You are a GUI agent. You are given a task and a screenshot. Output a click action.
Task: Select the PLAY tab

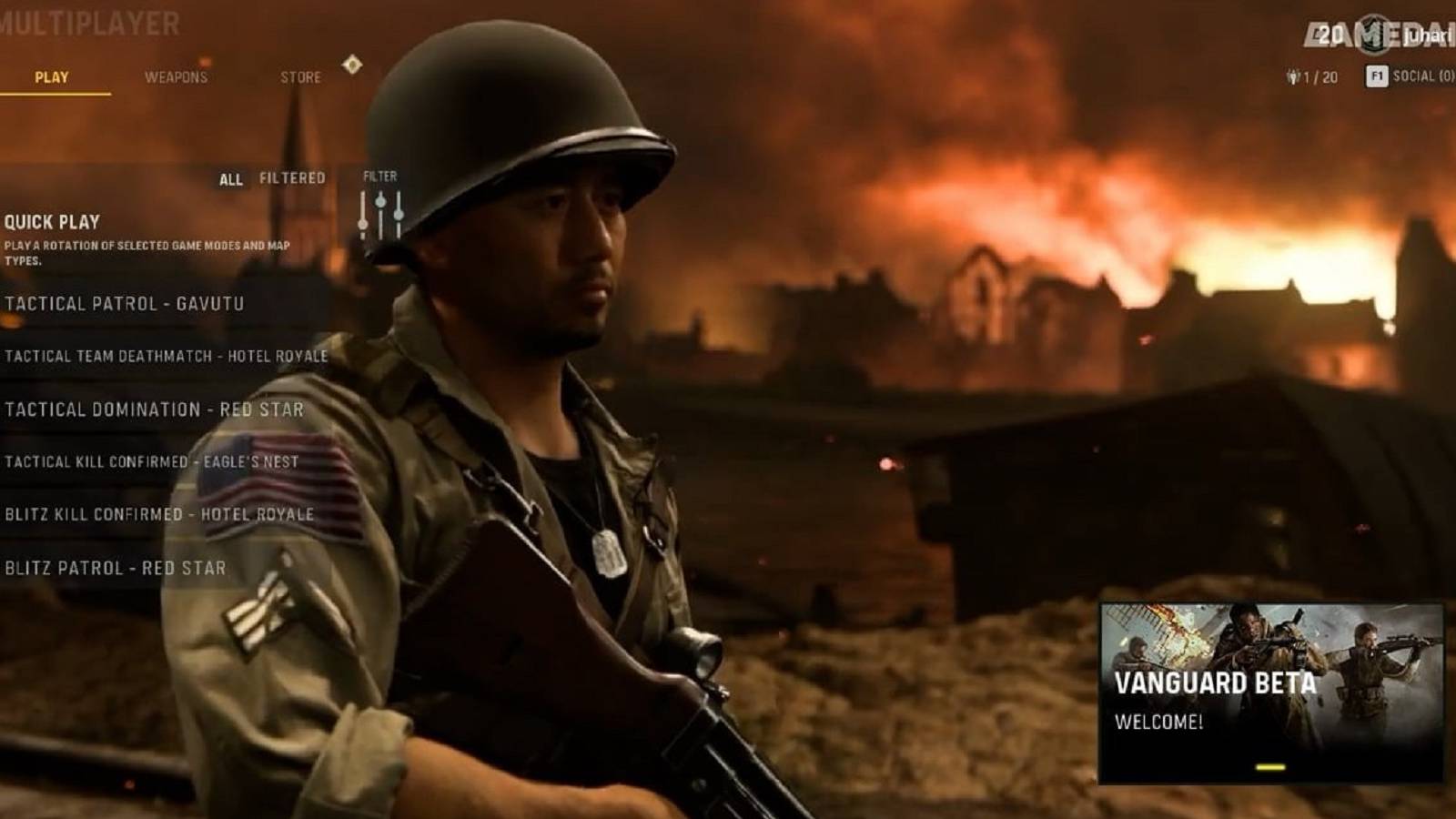click(52, 78)
